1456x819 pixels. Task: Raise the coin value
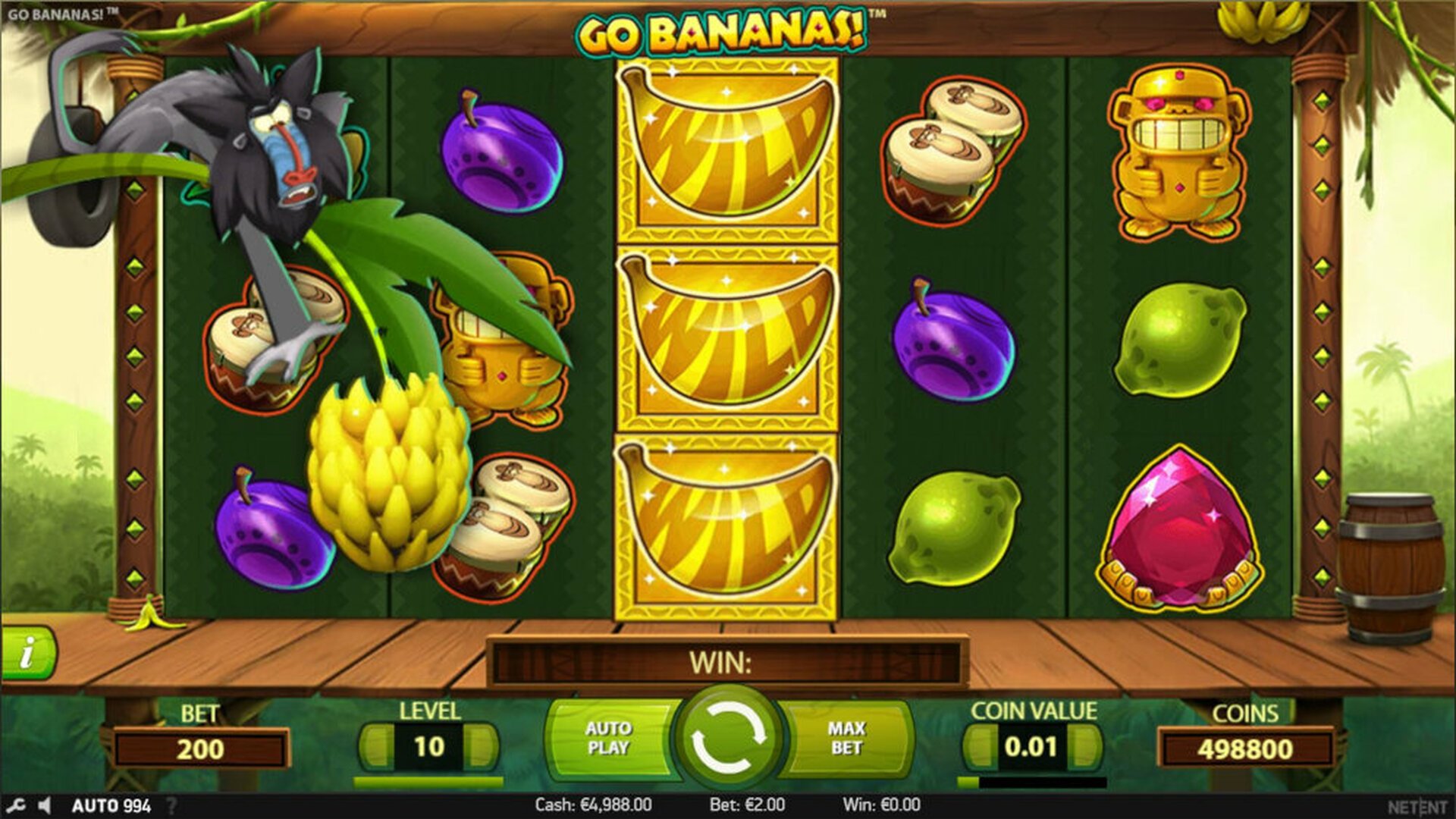coord(1086,747)
